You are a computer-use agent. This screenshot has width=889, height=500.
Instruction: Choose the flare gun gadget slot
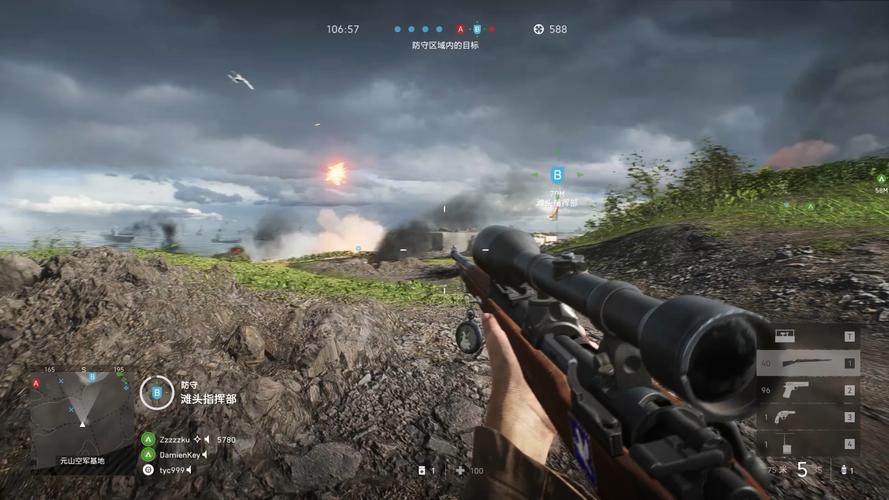click(808, 417)
